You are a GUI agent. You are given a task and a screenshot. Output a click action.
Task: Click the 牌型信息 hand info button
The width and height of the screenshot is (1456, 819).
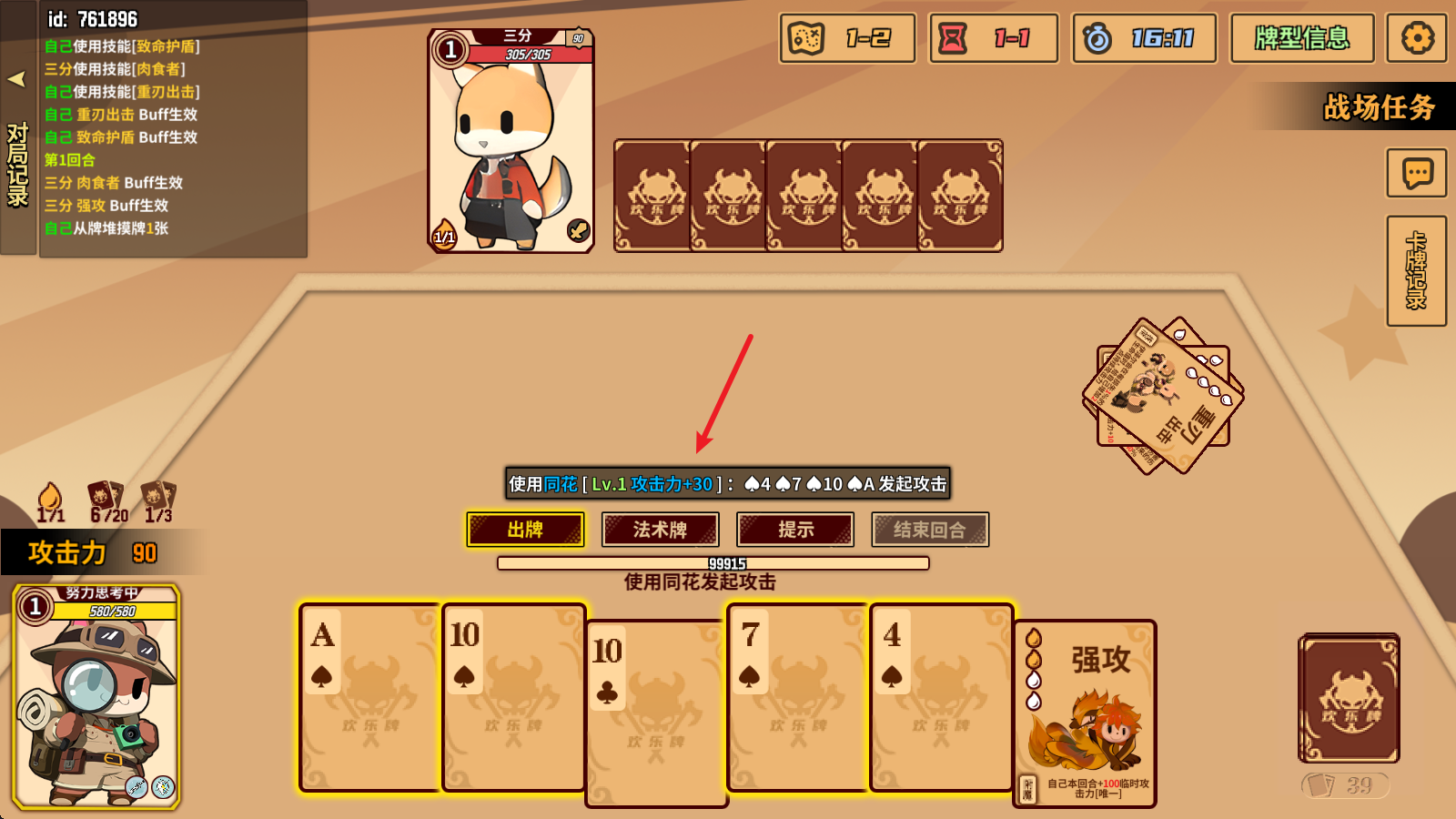pyautogui.click(x=1302, y=38)
